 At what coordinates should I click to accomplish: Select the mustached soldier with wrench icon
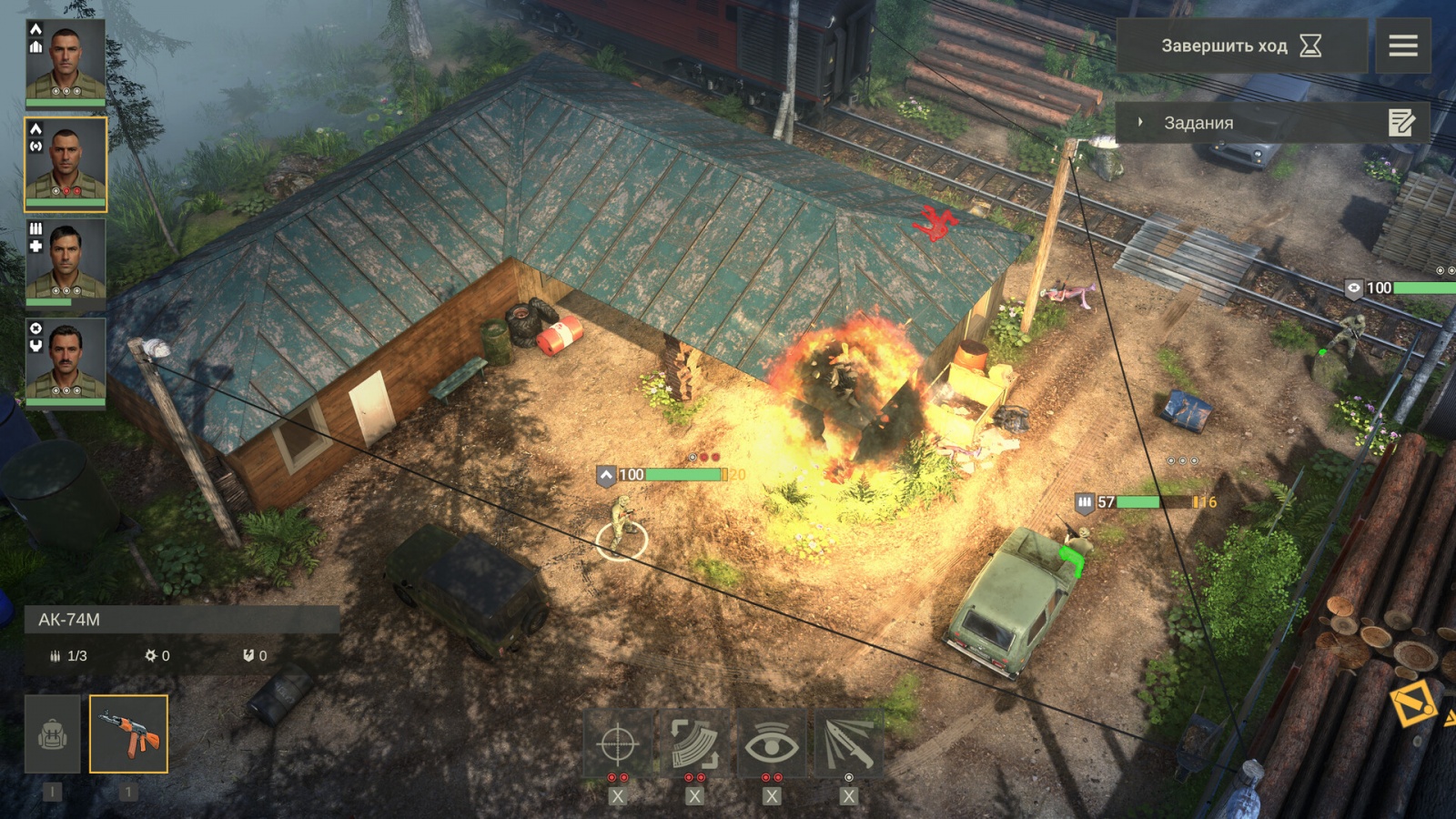66,361
